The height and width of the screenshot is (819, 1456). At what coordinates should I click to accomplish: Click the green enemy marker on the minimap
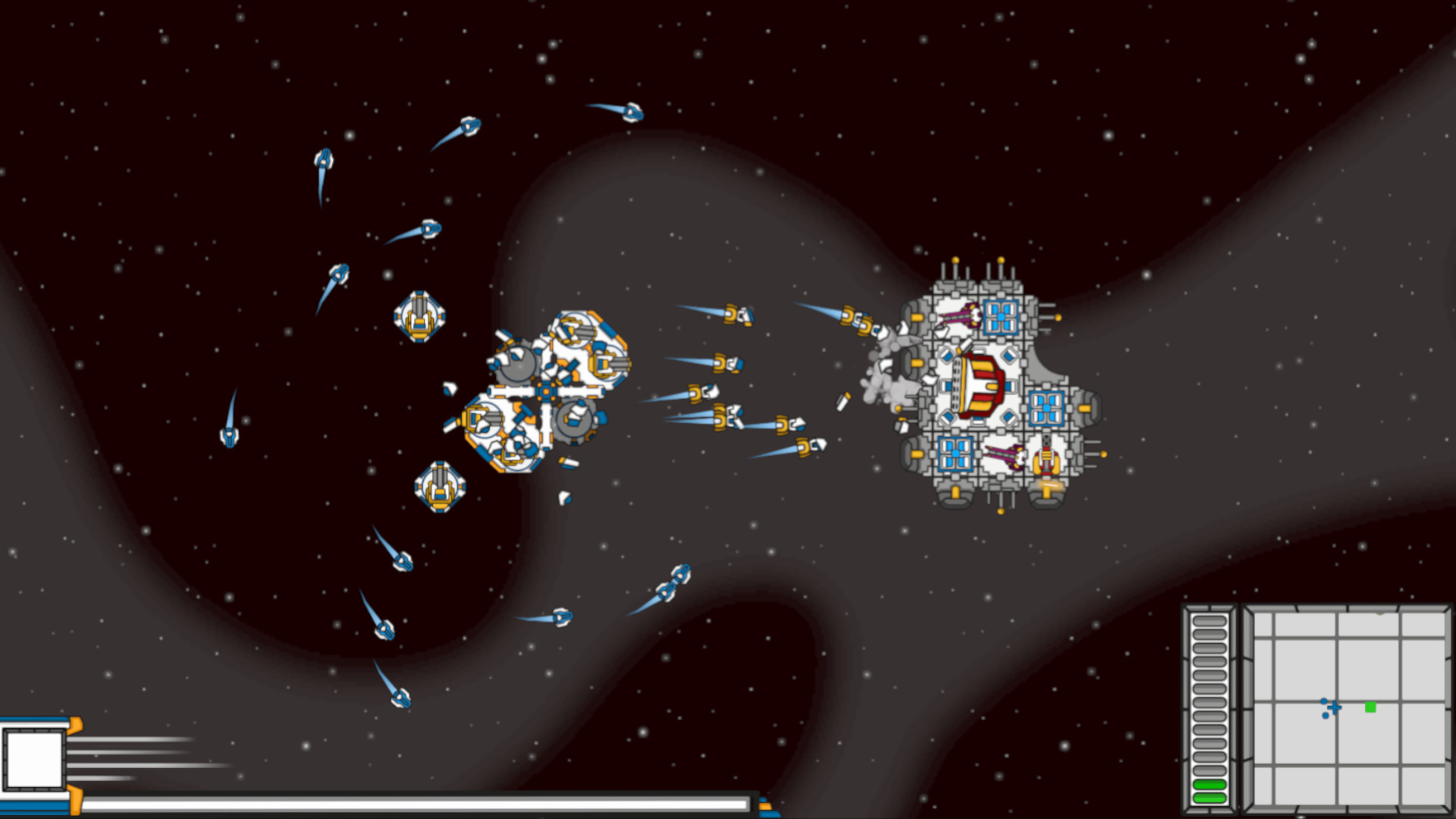tap(1370, 707)
